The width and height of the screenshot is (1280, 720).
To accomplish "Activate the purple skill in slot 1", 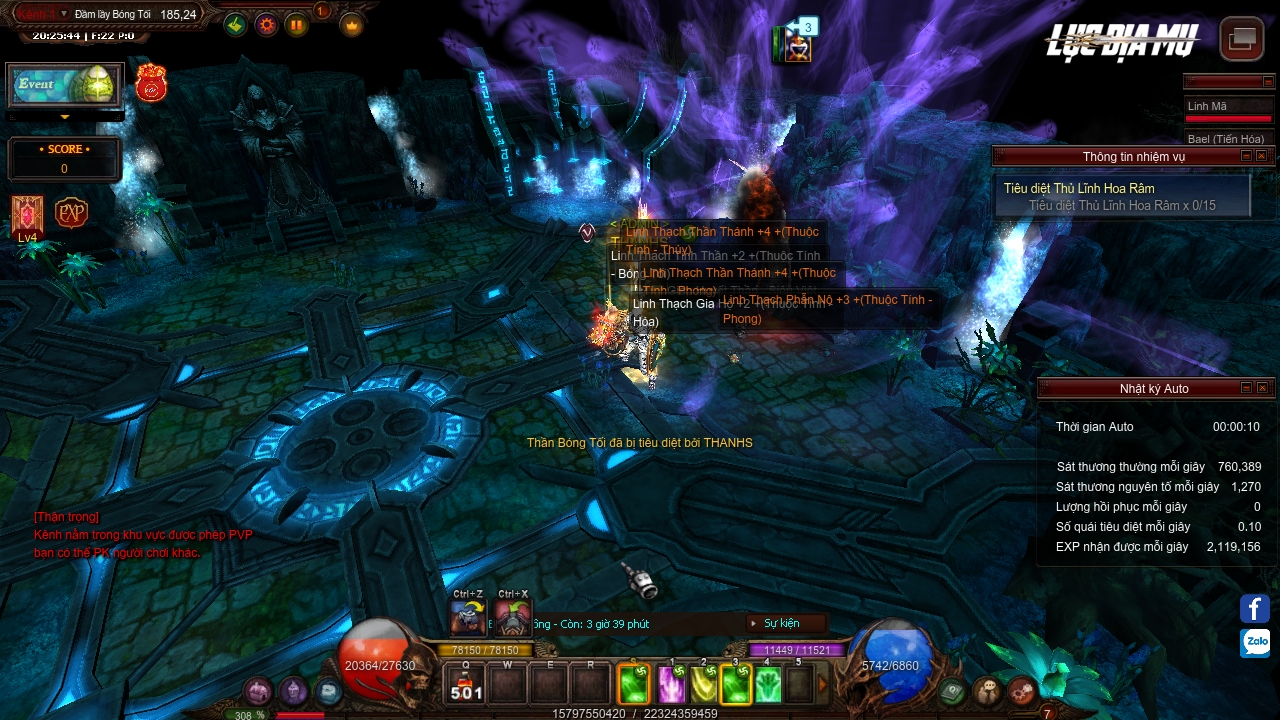I will tap(669, 685).
